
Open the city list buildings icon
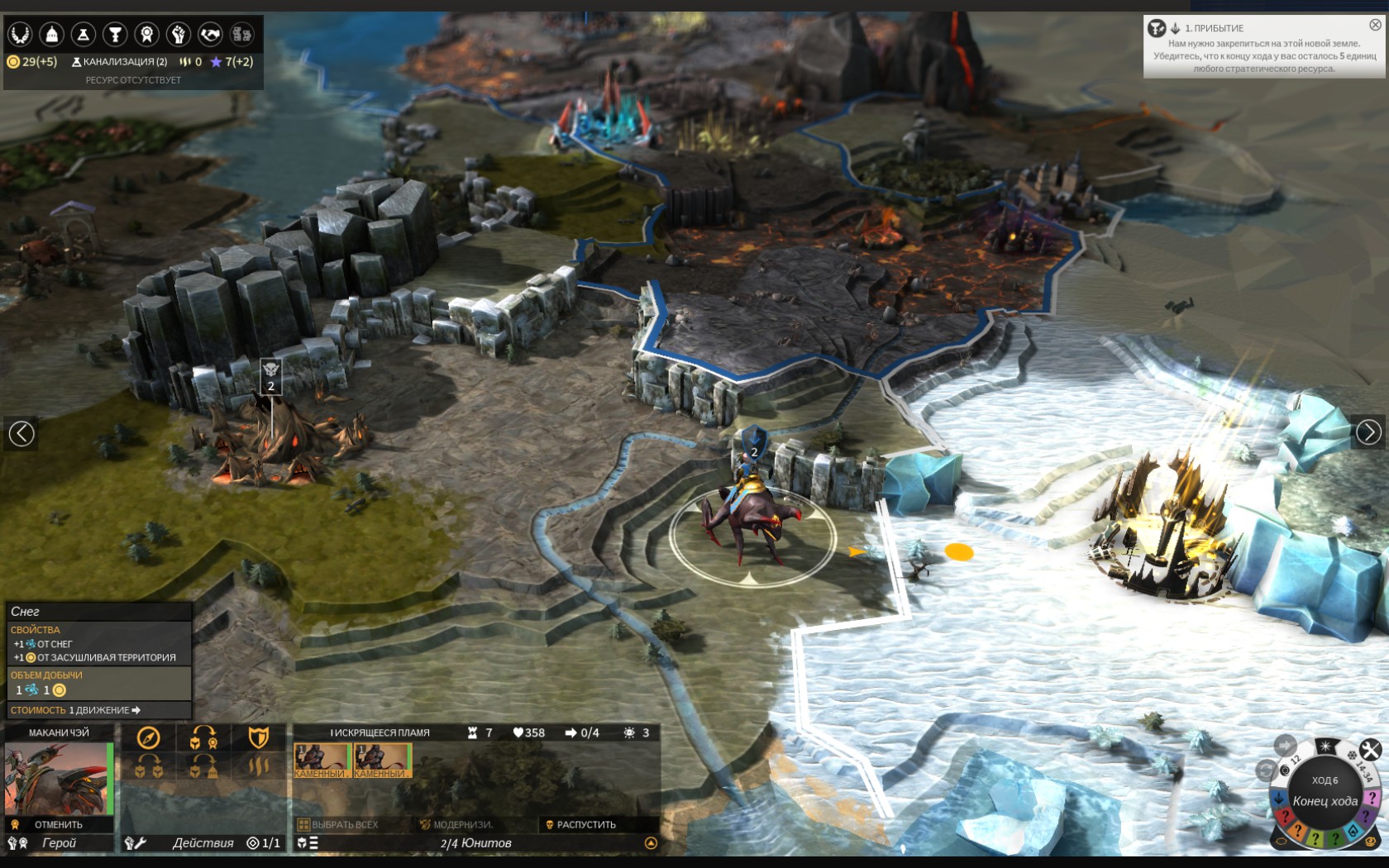click(x=241, y=35)
